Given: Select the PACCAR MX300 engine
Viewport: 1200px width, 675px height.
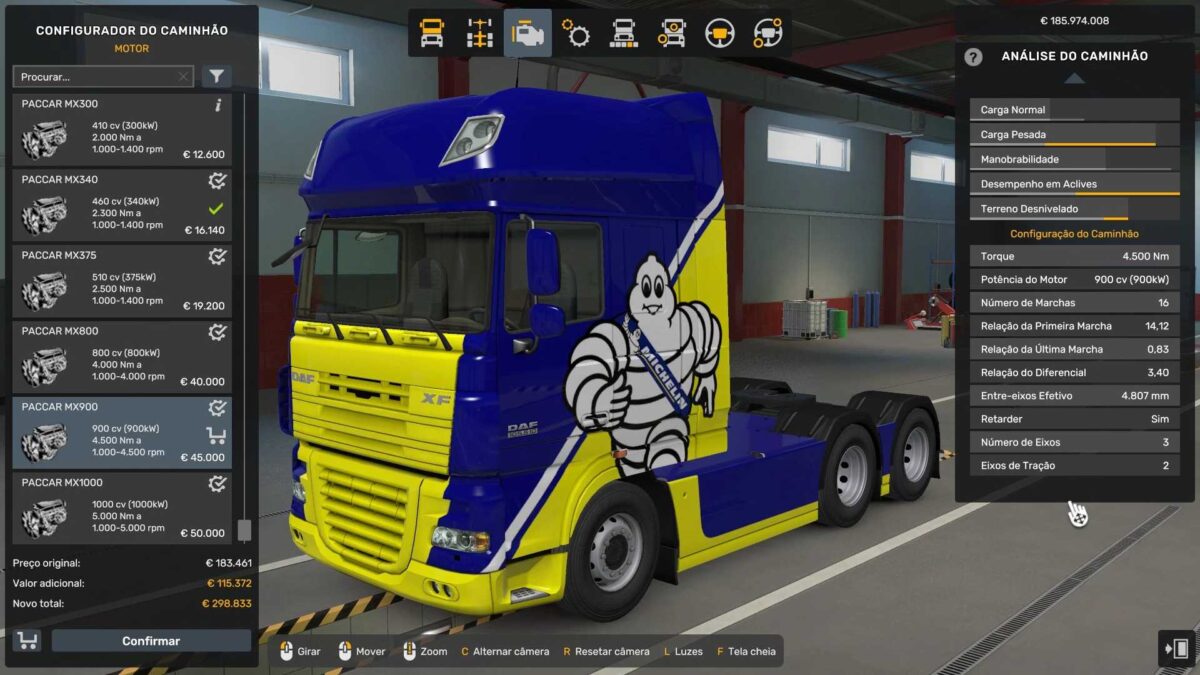Looking at the screenshot, I should (x=122, y=130).
